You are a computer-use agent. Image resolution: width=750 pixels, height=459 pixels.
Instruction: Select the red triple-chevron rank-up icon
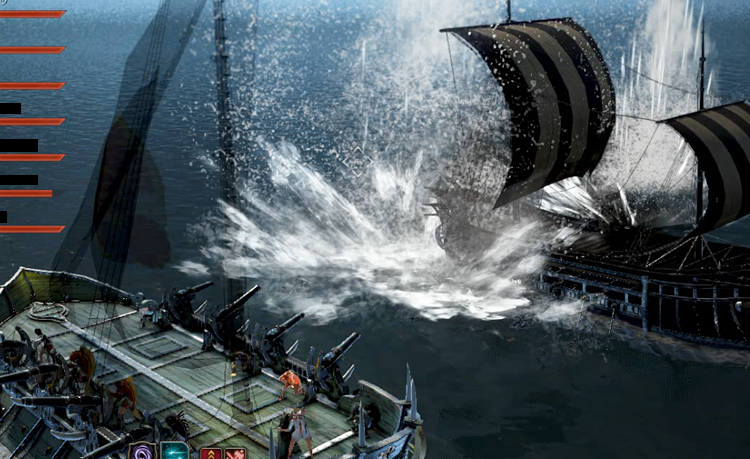(211, 453)
